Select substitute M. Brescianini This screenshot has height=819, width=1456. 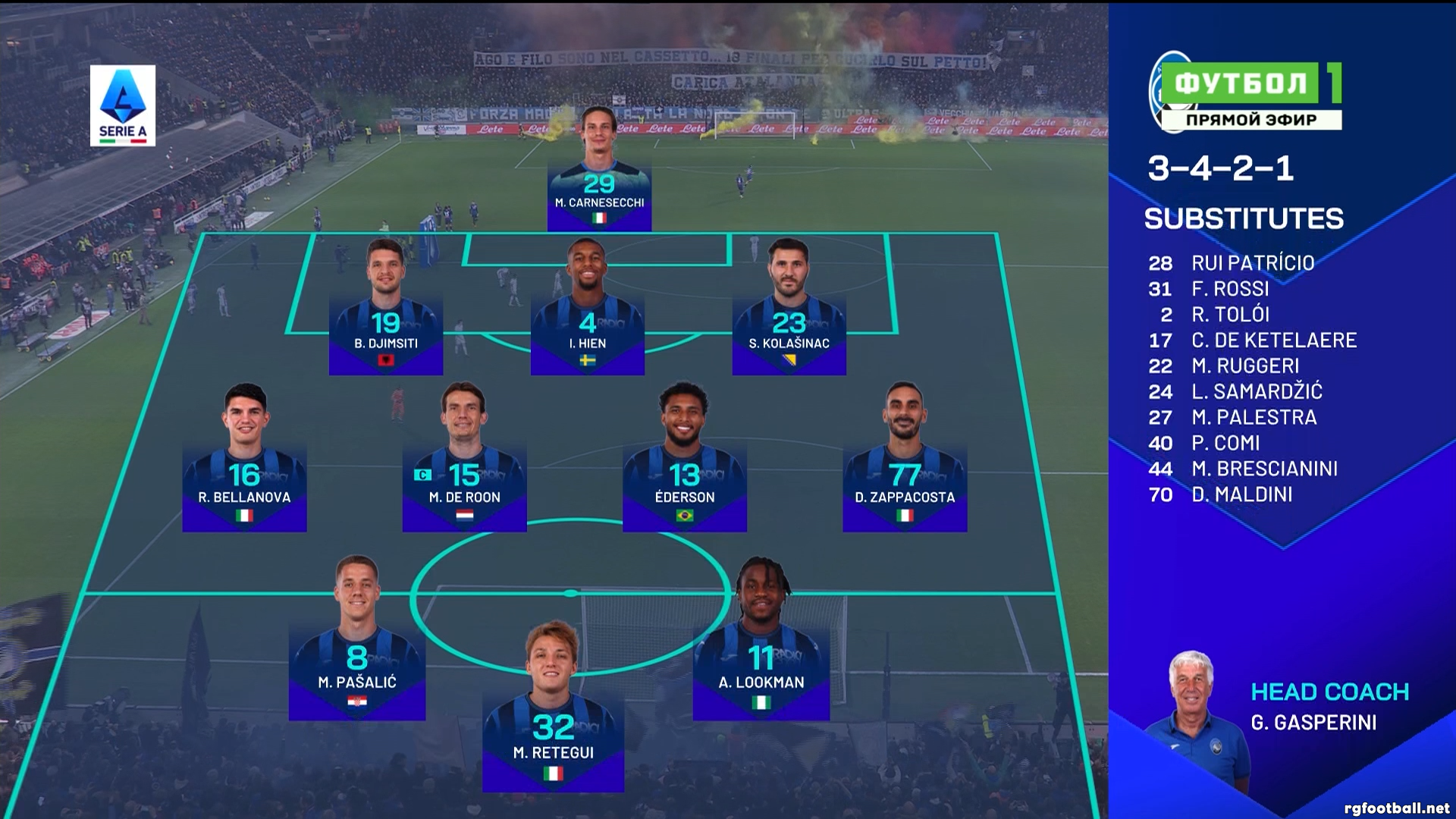(1264, 469)
